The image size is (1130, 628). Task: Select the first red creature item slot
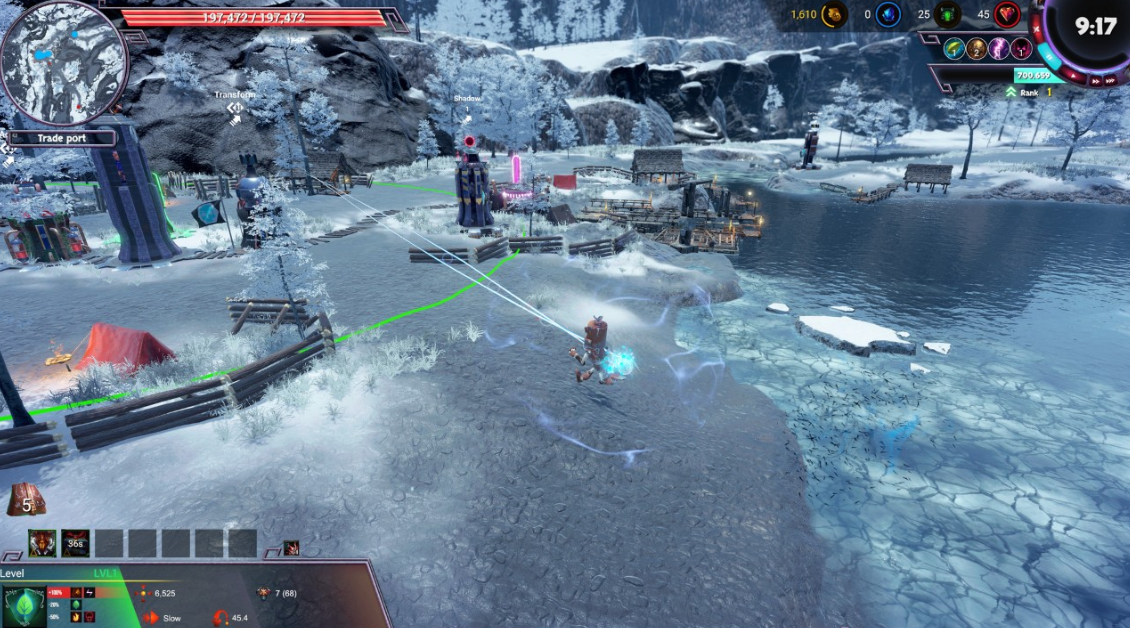point(42,543)
